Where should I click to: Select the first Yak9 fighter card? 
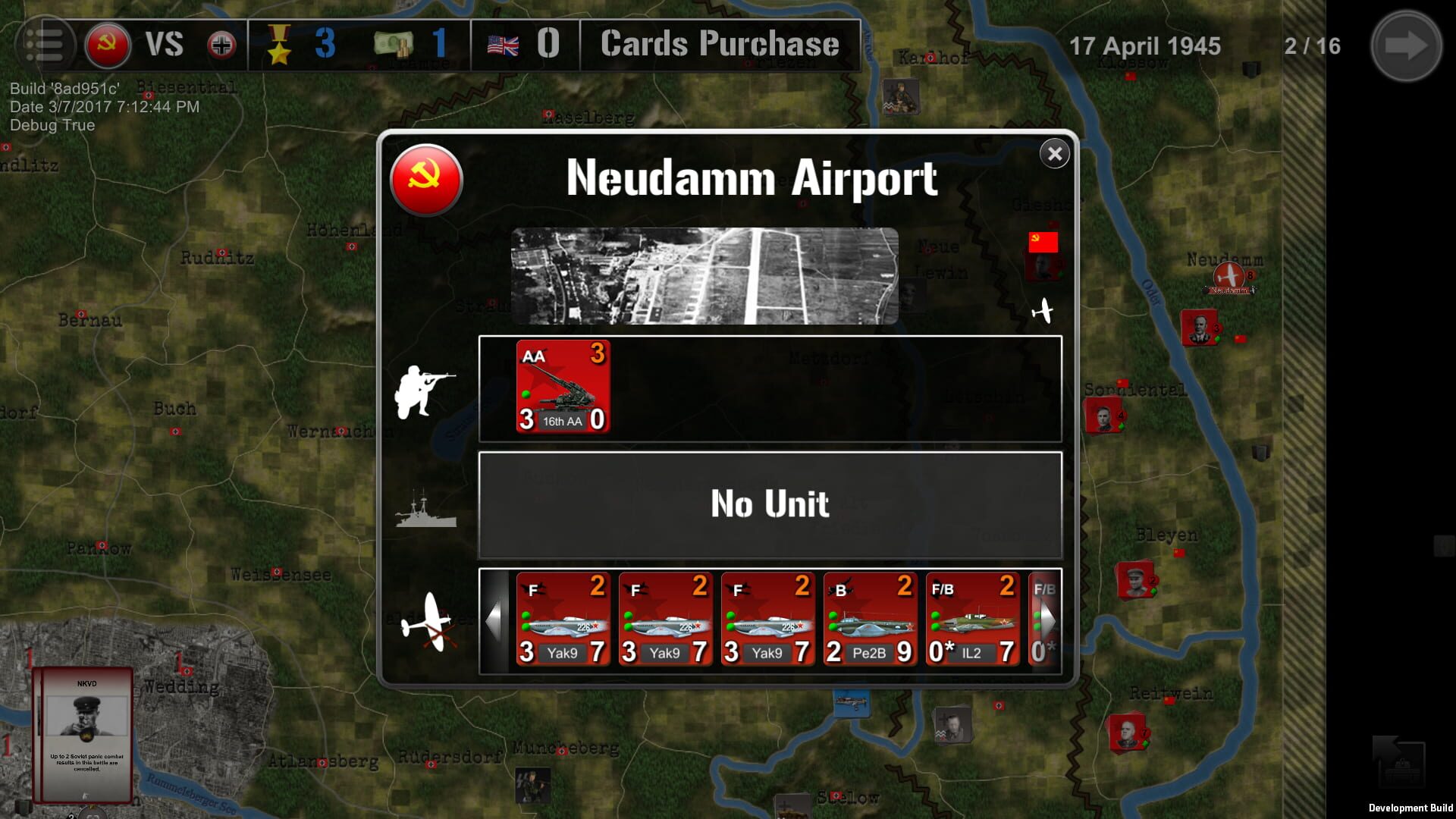(x=564, y=618)
